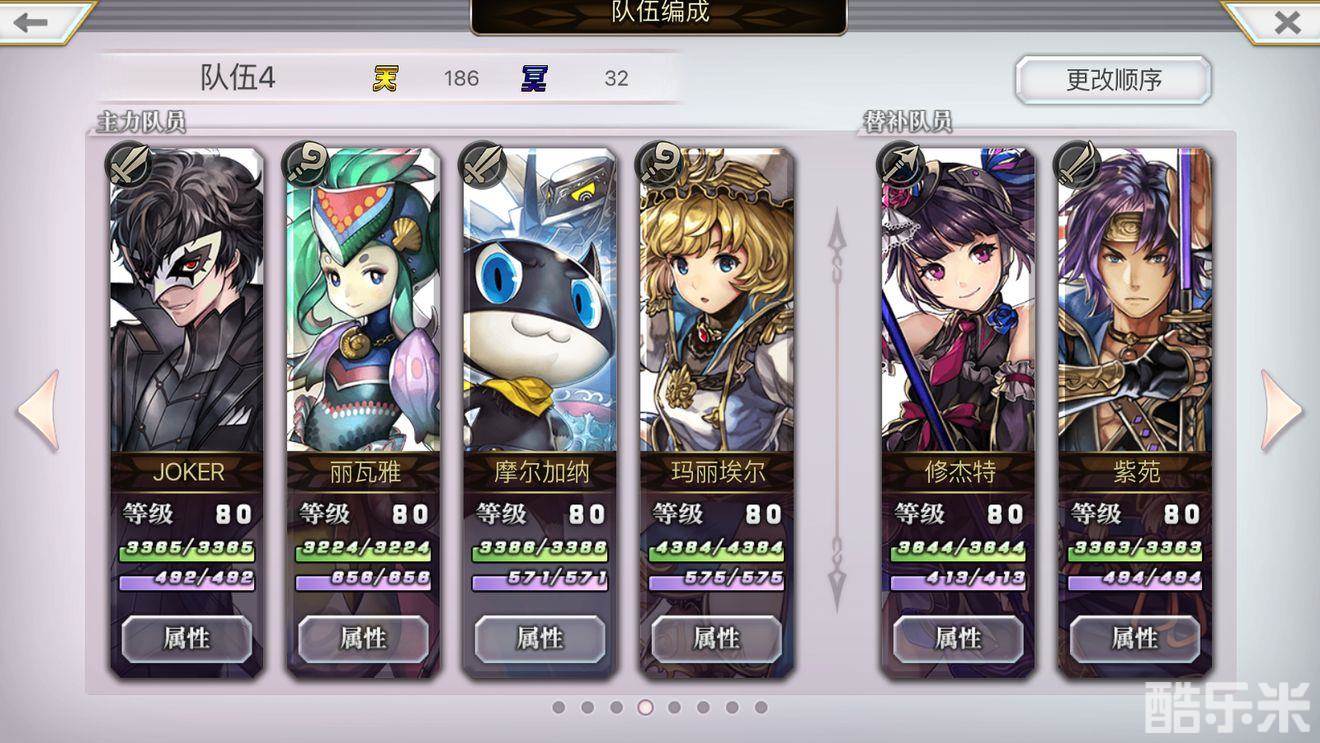Select substitute member 修杰特

958,300
